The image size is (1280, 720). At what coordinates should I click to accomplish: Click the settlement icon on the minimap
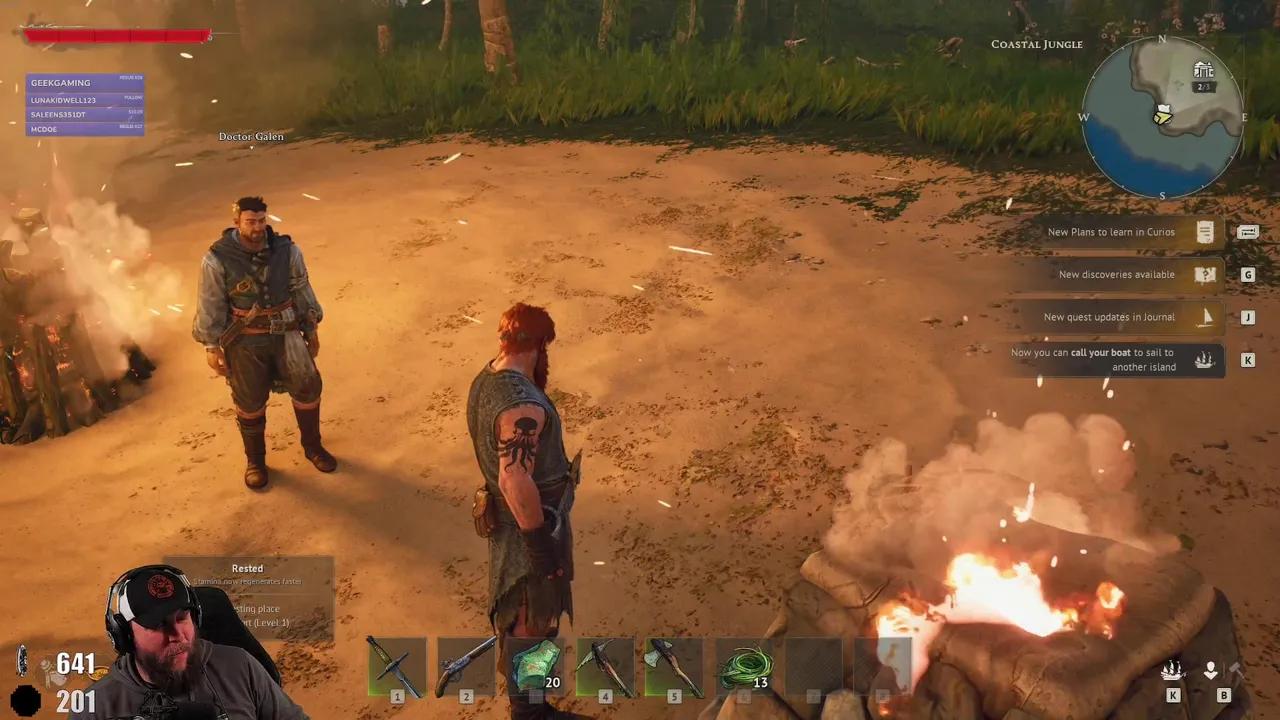pos(1204,70)
